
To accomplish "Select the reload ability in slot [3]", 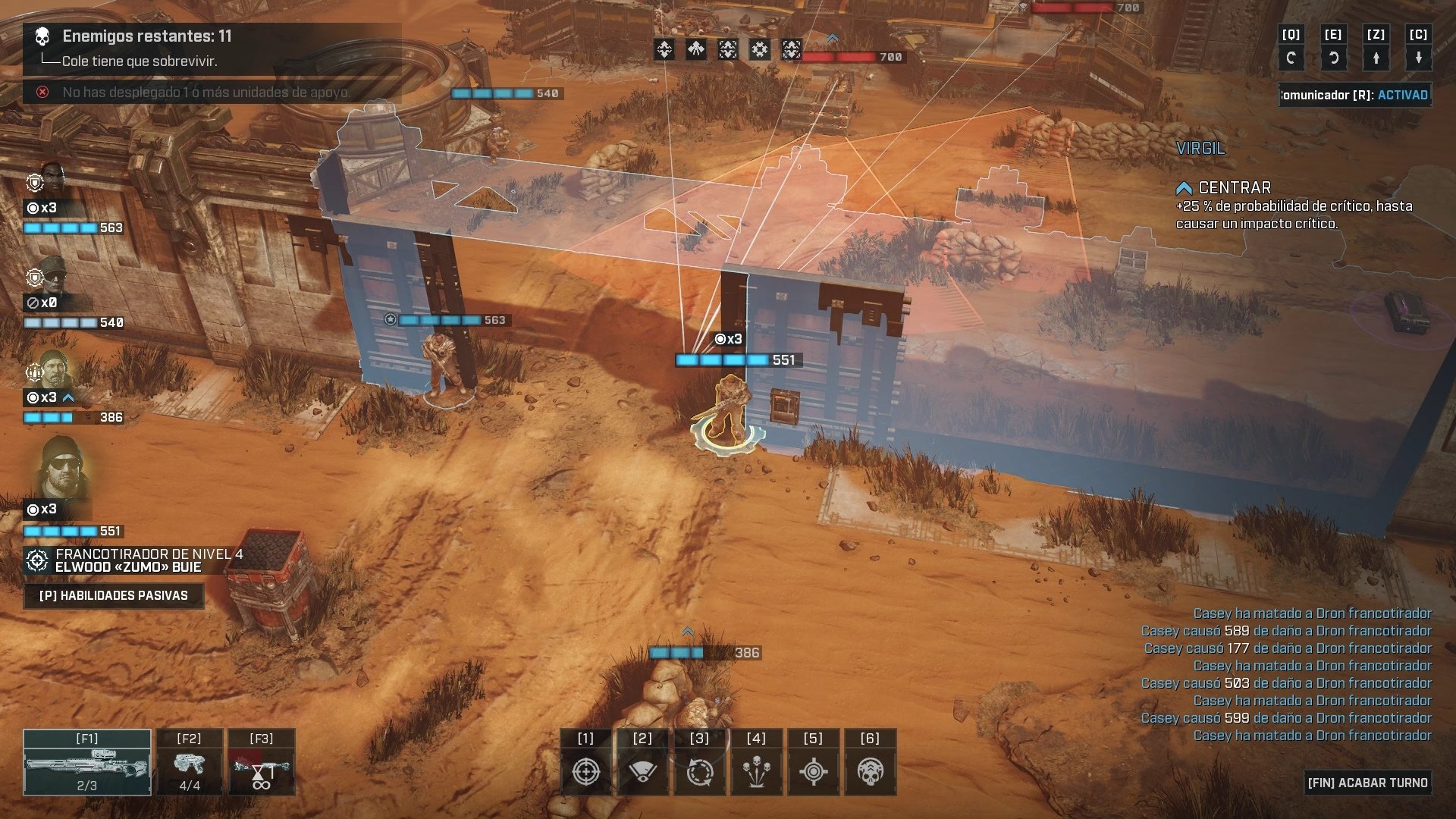I will [x=698, y=768].
